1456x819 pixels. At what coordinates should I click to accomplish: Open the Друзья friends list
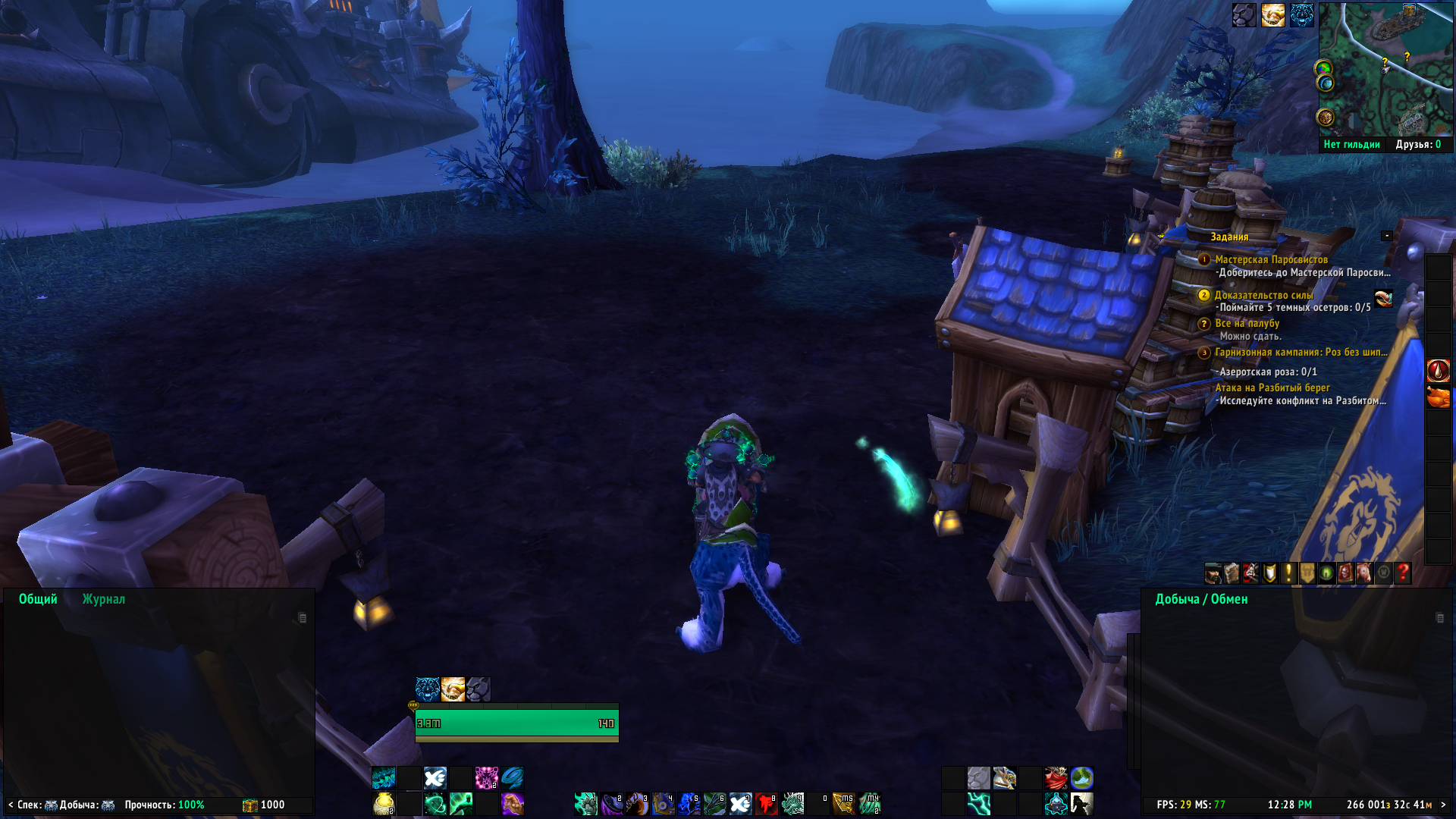pos(1418,144)
